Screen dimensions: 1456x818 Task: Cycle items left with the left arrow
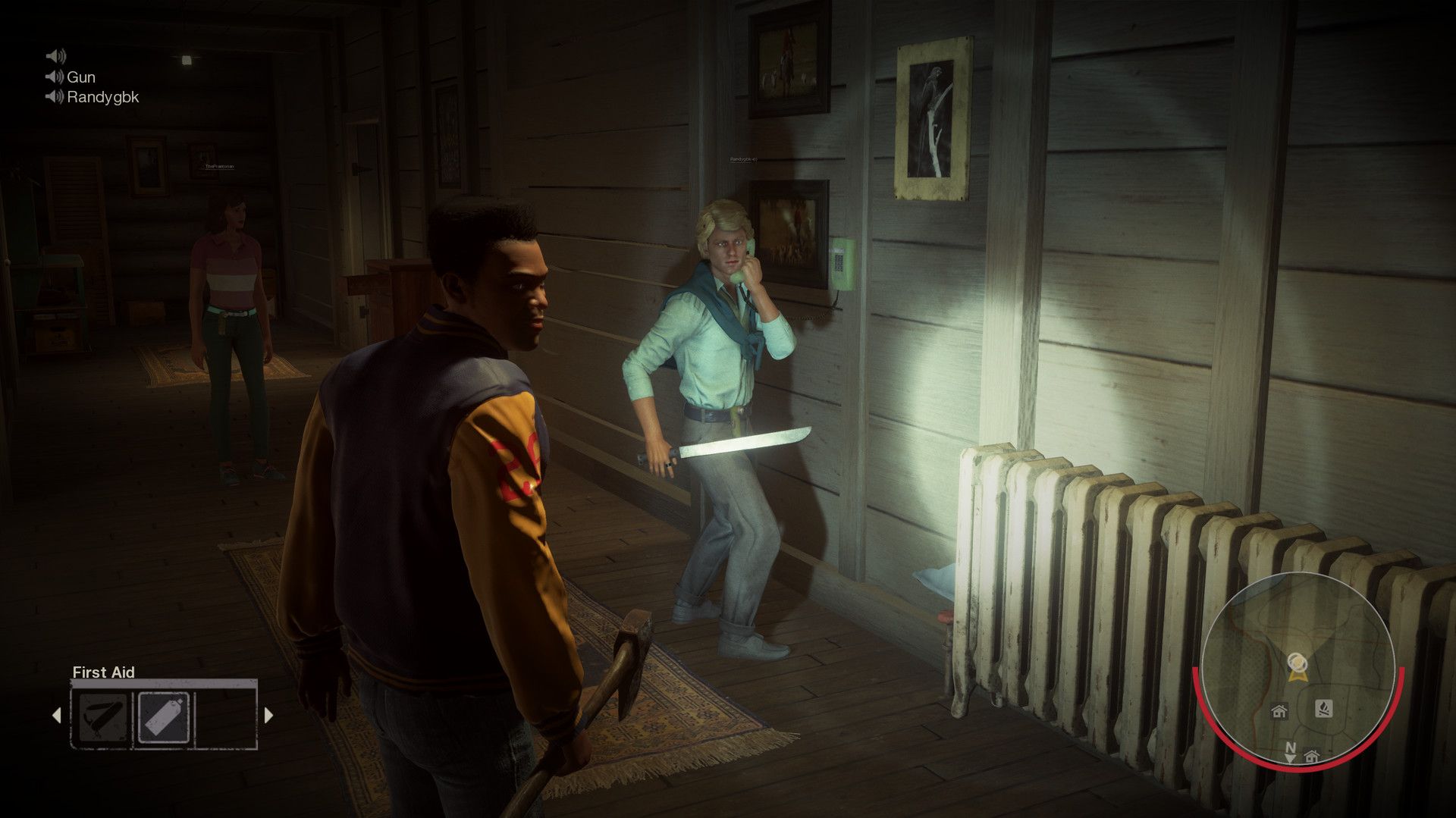(x=58, y=716)
